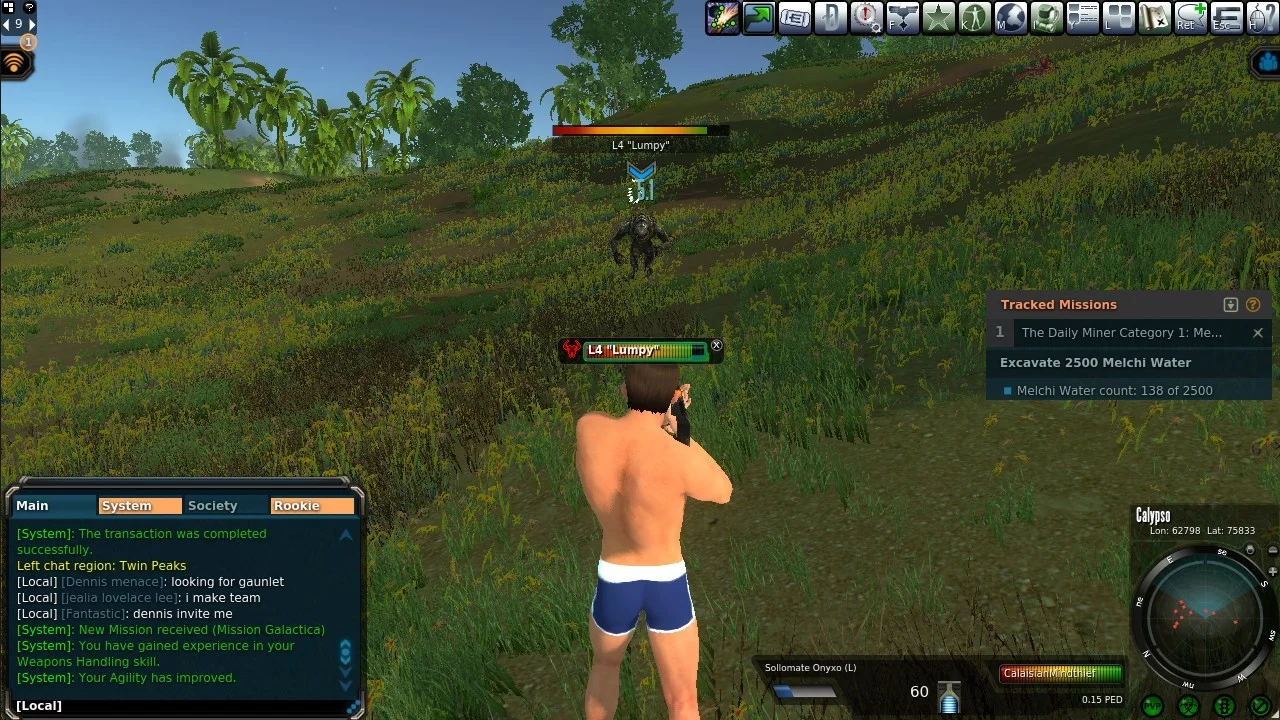
Task: Open the Esc main menu icon
Action: tap(1227, 18)
